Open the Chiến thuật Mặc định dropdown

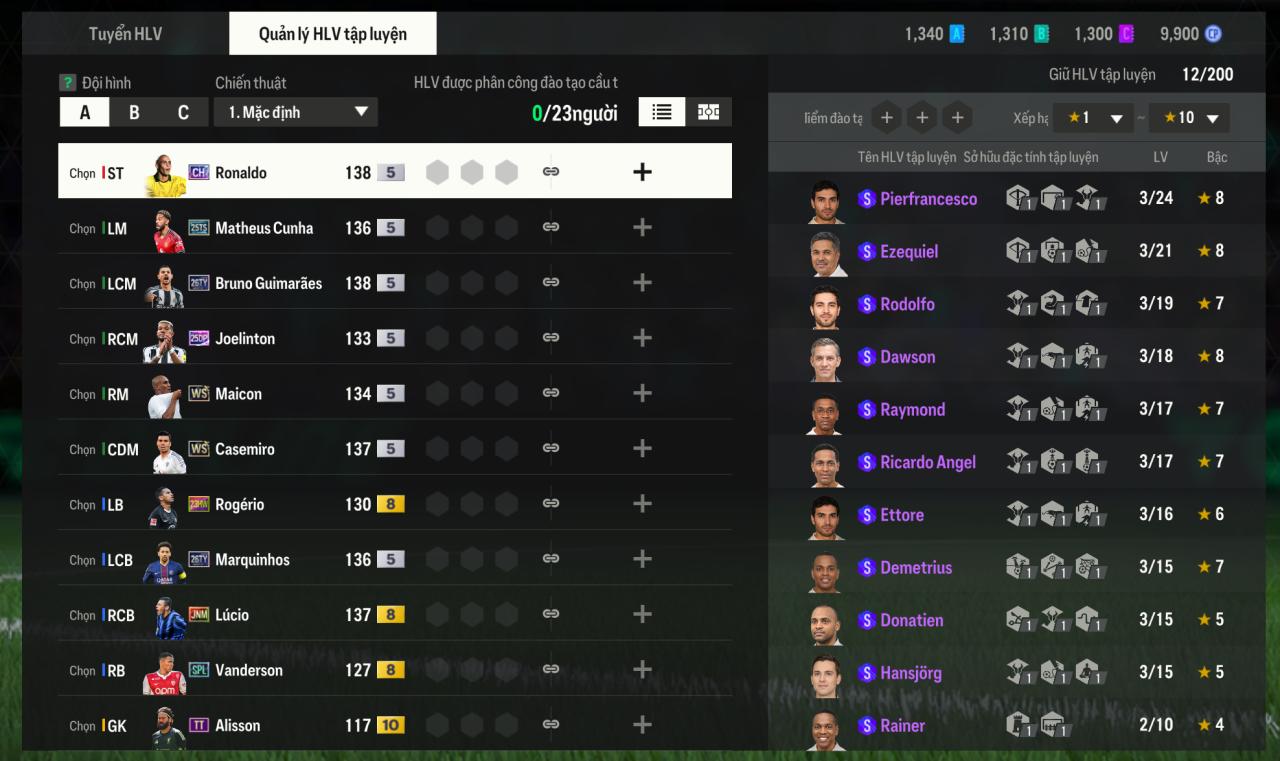(296, 112)
